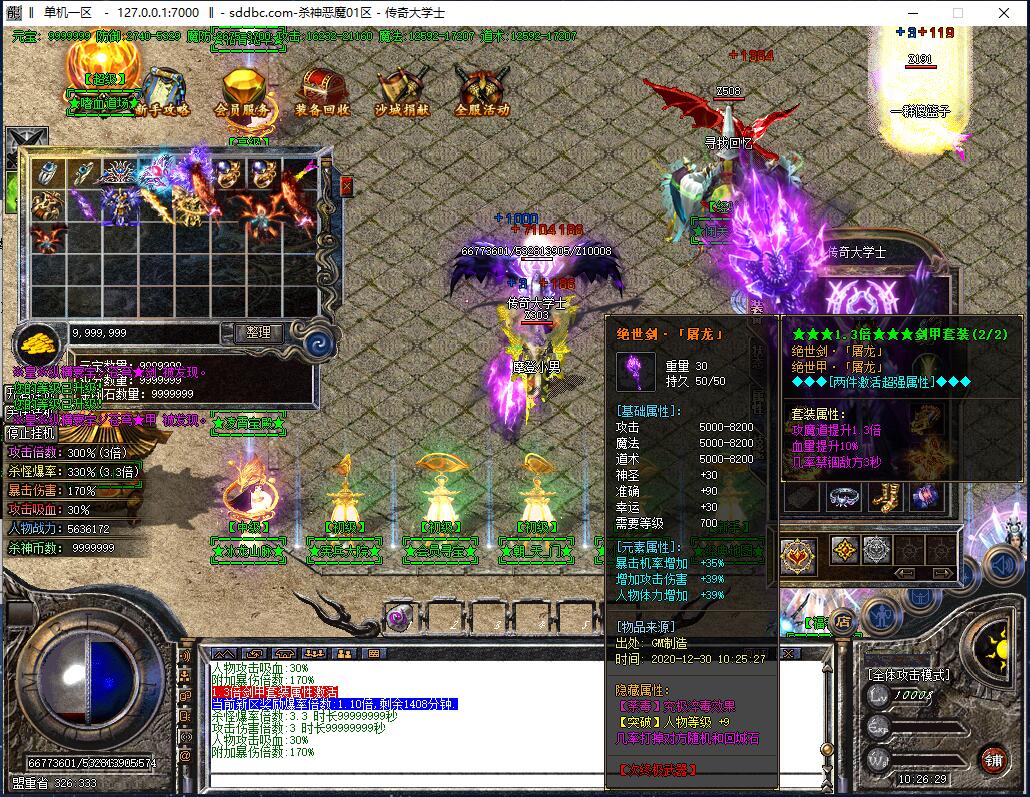Viewport: 1030px width, 797px height.
Task: Click the 停止挂机 stop auto-fight button
Action: coord(31,433)
